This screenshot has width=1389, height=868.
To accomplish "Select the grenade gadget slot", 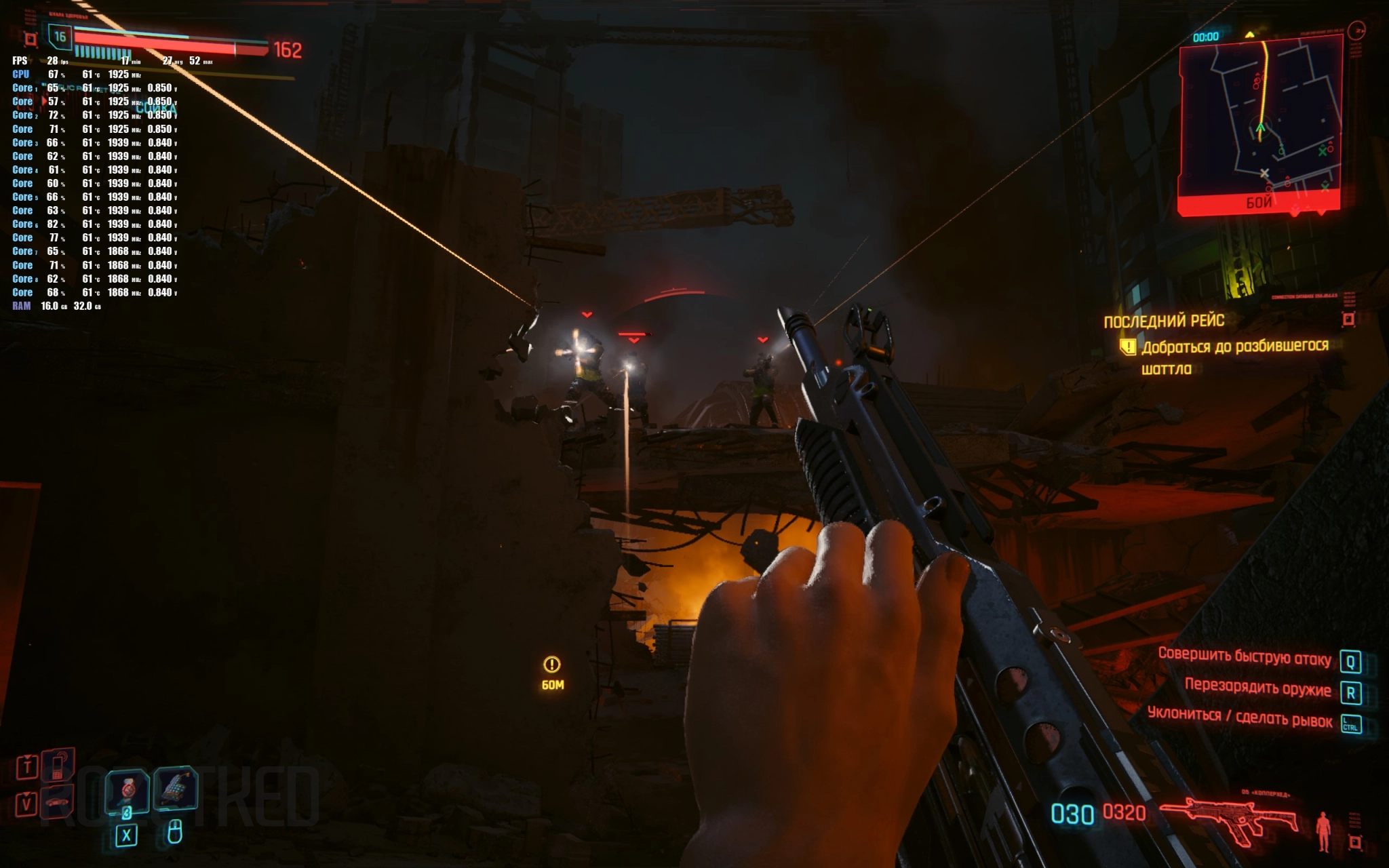I will coord(175,789).
